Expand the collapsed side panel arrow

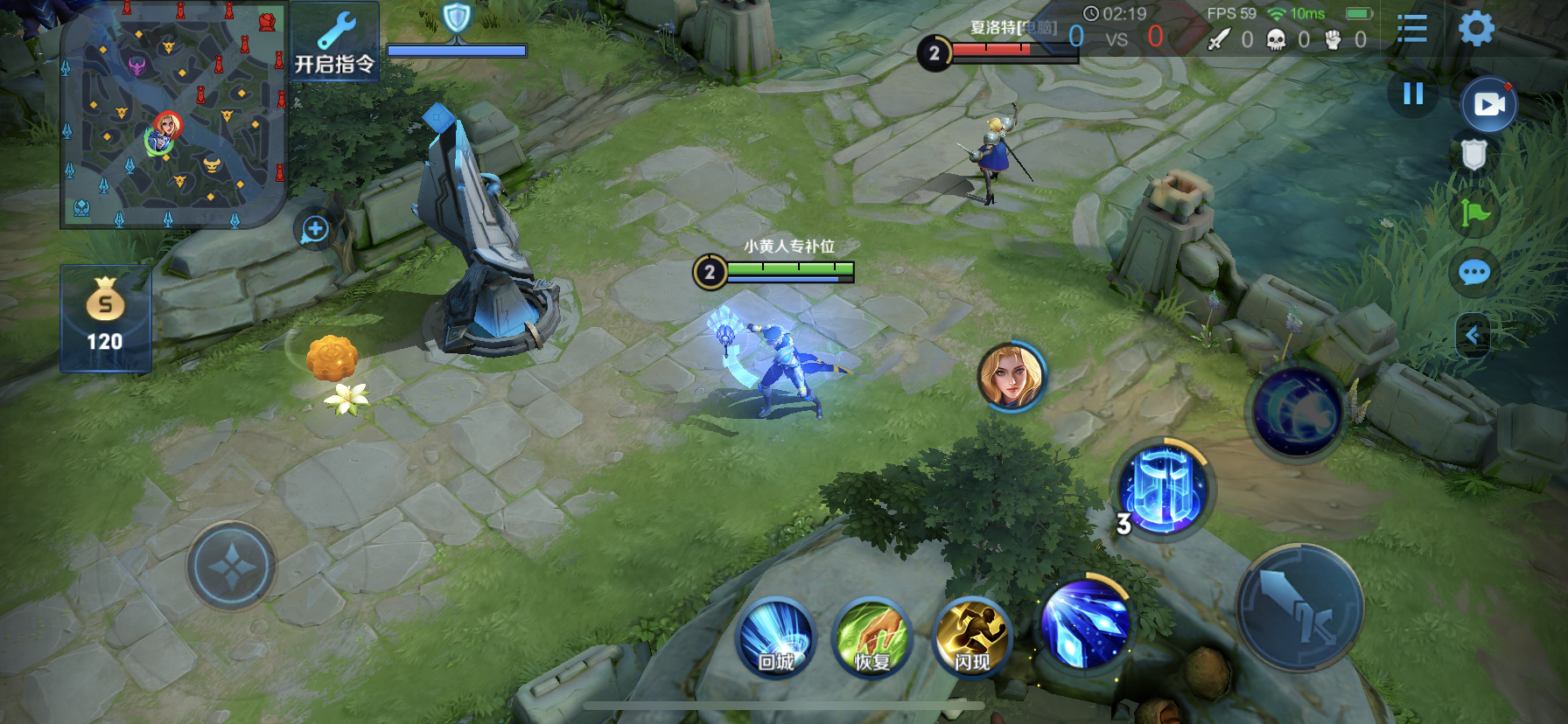(1473, 335)
